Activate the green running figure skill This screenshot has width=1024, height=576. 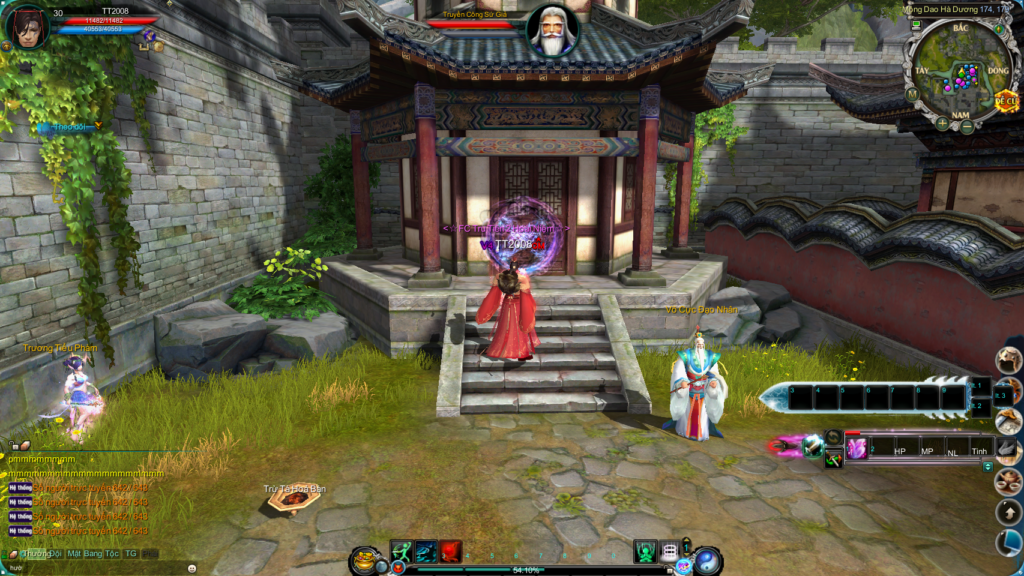pos(401,551)
